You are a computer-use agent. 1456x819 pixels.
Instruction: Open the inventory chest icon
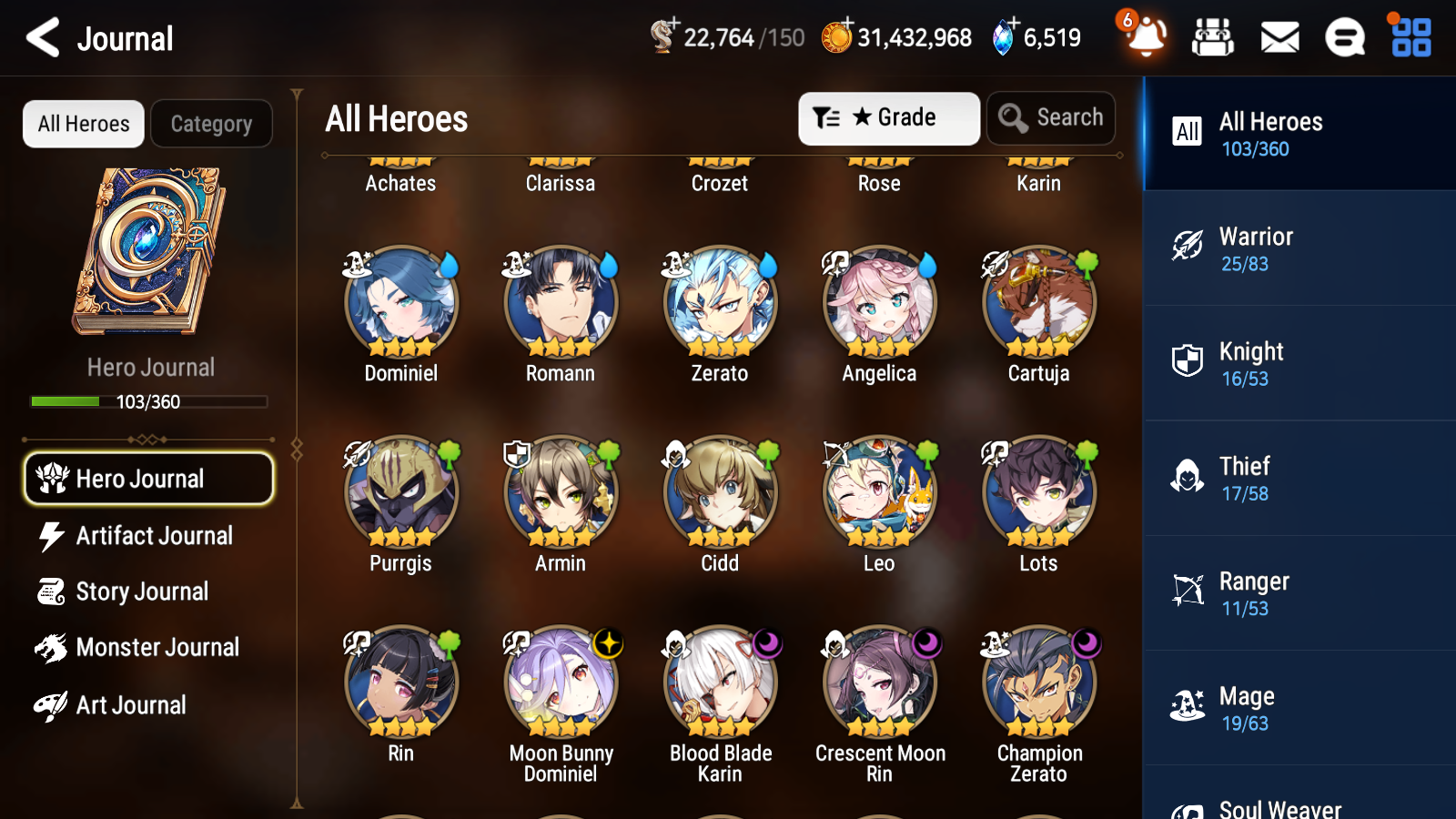pyautogui.click(x=1213, y=37)
